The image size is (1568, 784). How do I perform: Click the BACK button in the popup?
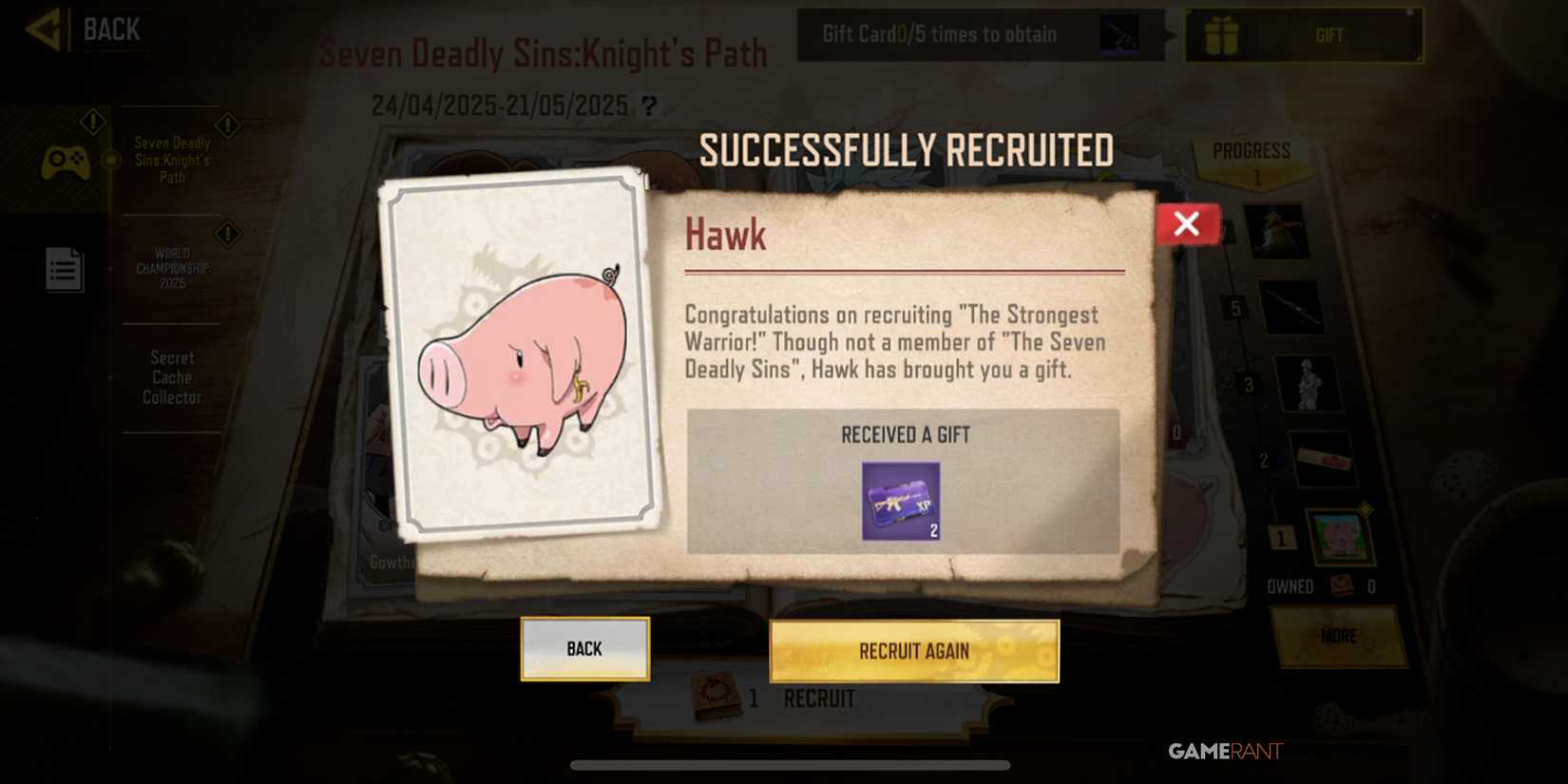[x=583, y=648]
